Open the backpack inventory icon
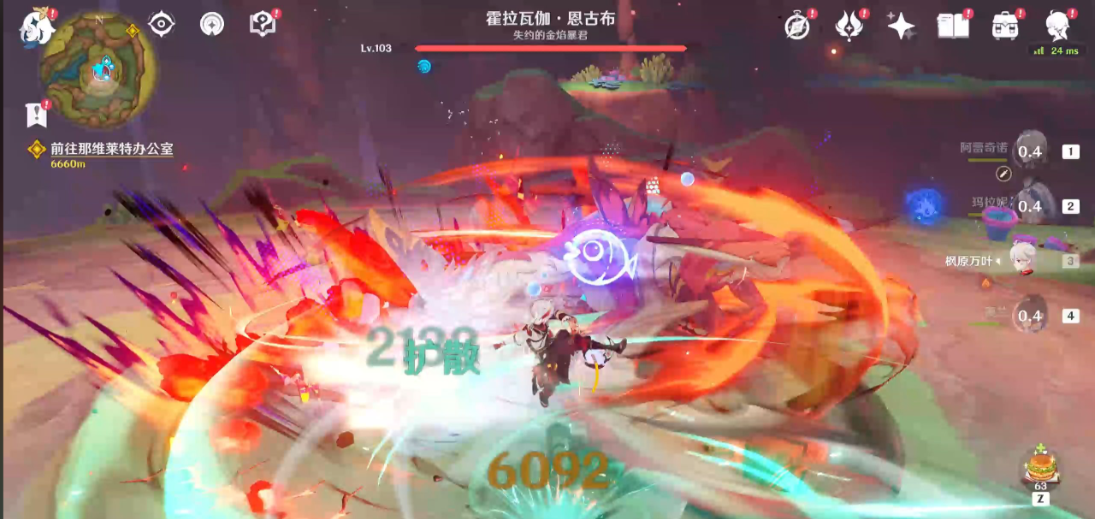 tap(1004, 26)
